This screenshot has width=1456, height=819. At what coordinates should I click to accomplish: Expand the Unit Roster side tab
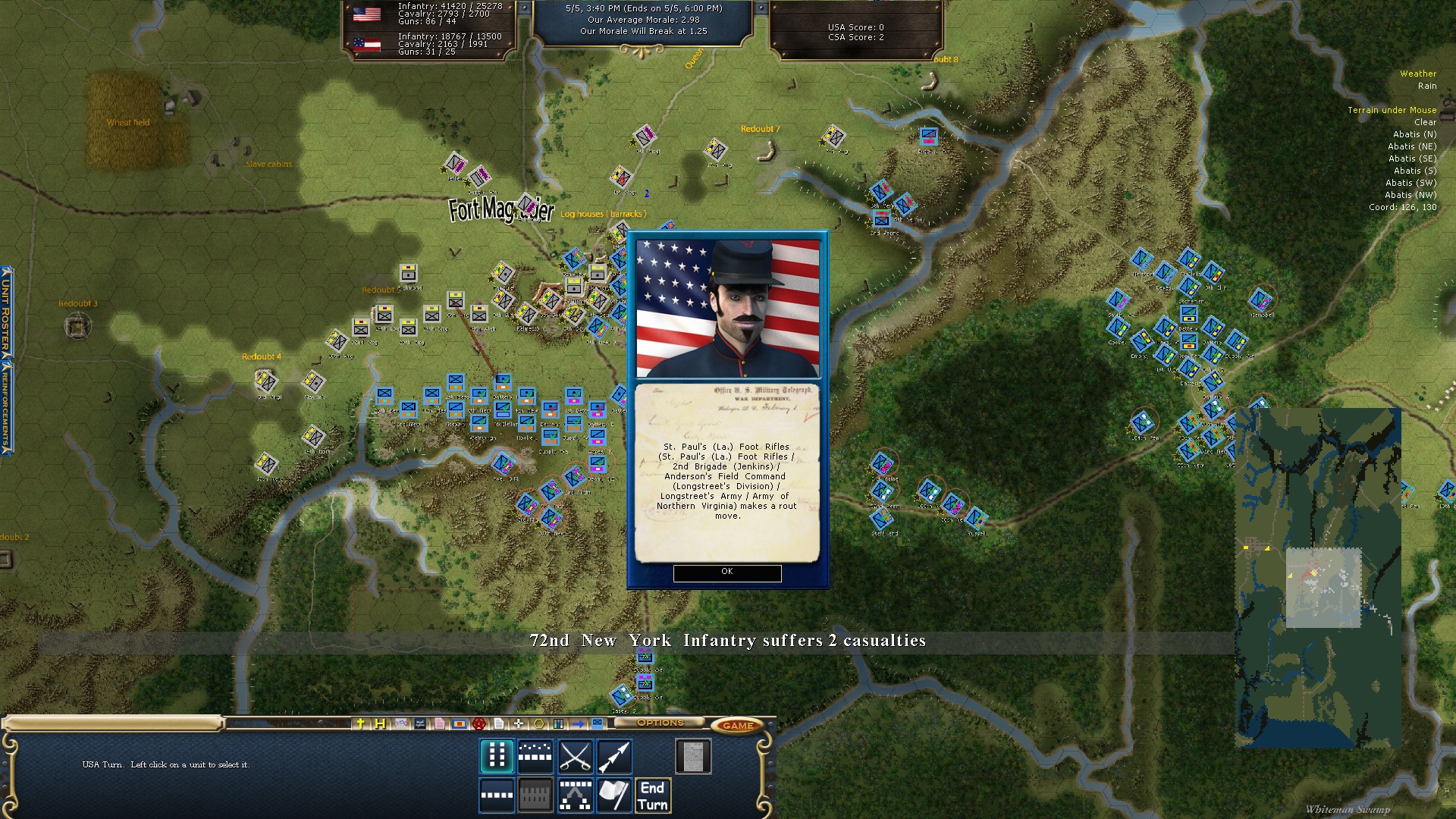click(6, 311)
